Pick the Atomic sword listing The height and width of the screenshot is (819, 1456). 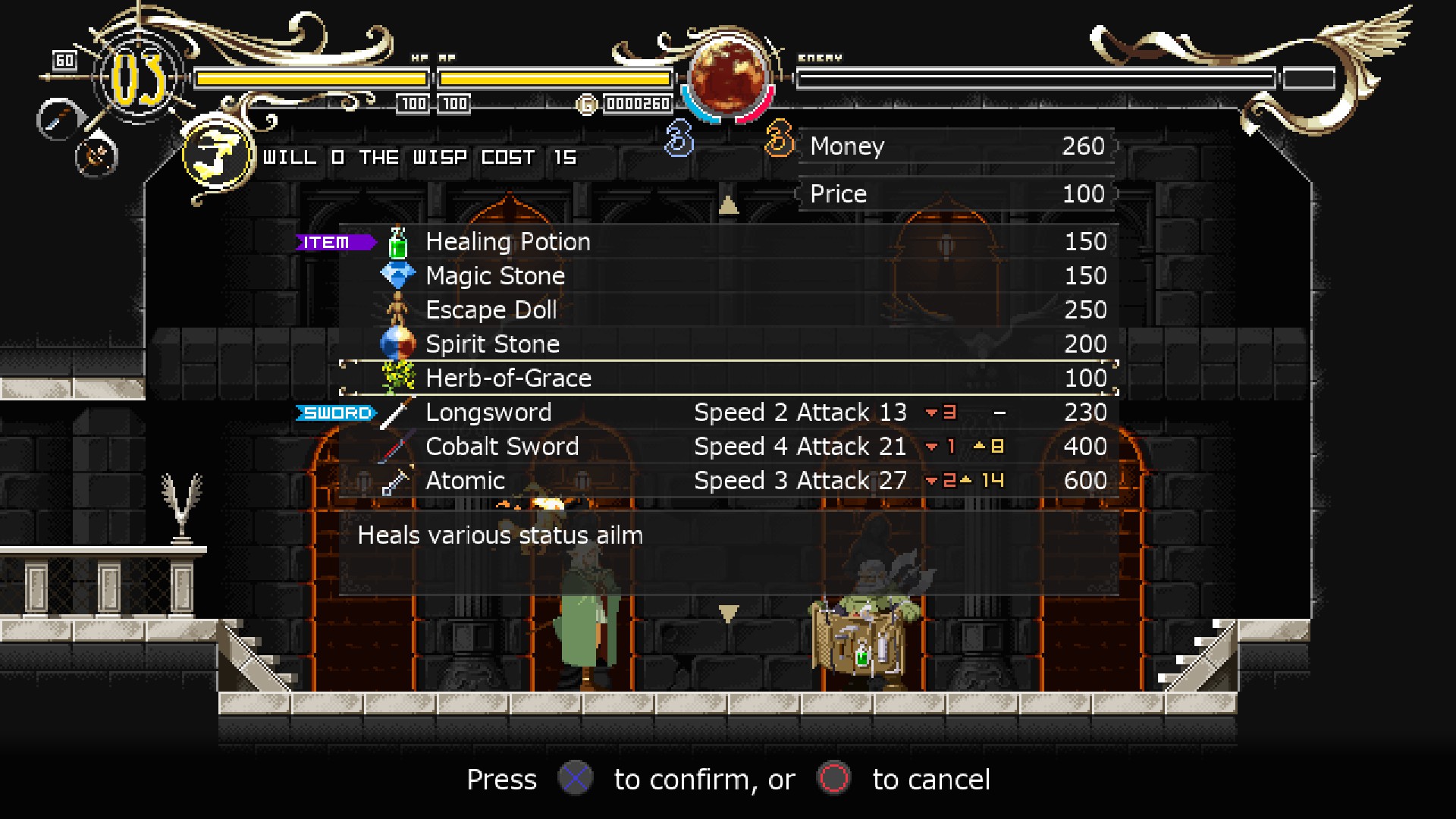(x=465, y=481)
